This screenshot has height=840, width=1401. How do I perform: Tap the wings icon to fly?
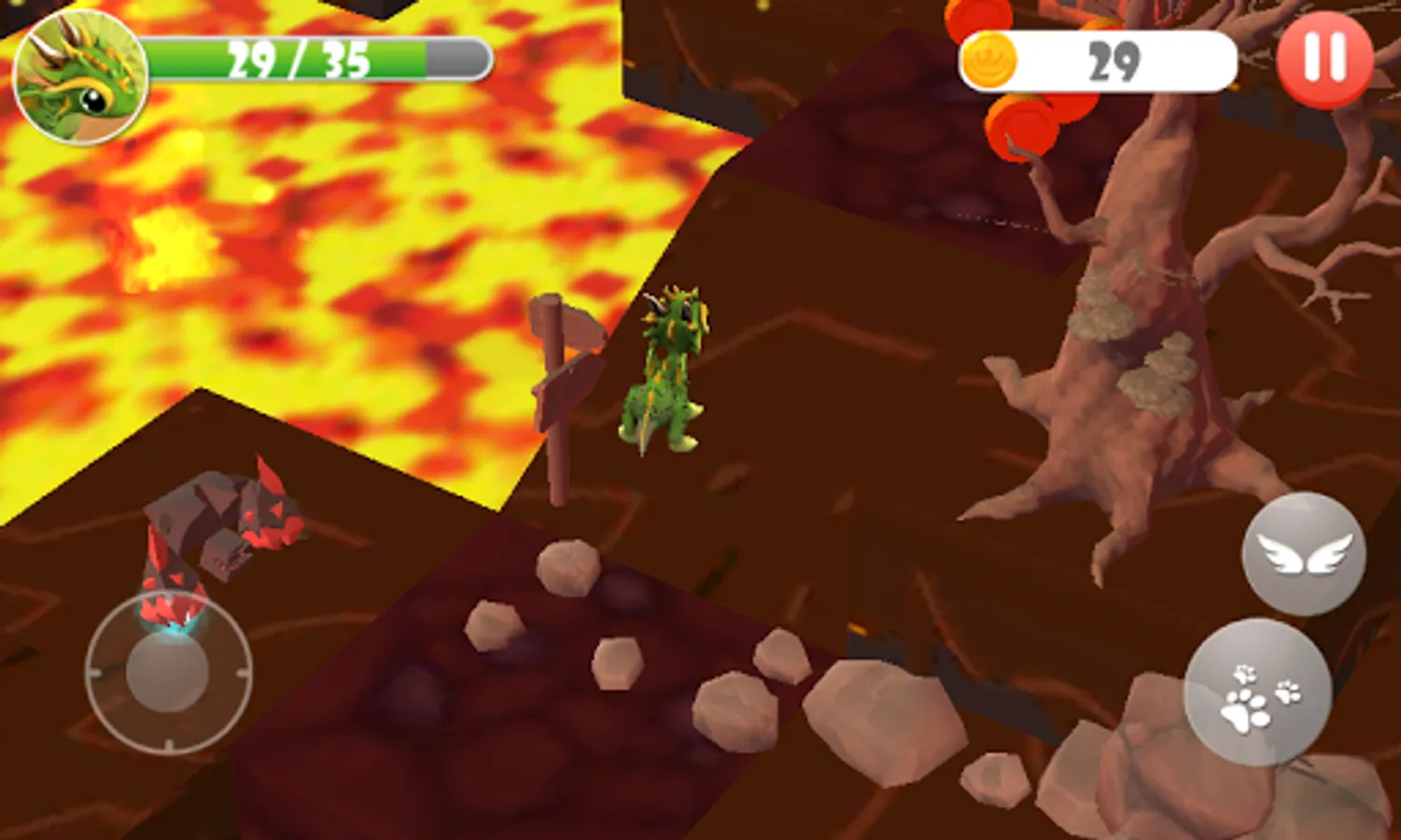[1304, 553]
